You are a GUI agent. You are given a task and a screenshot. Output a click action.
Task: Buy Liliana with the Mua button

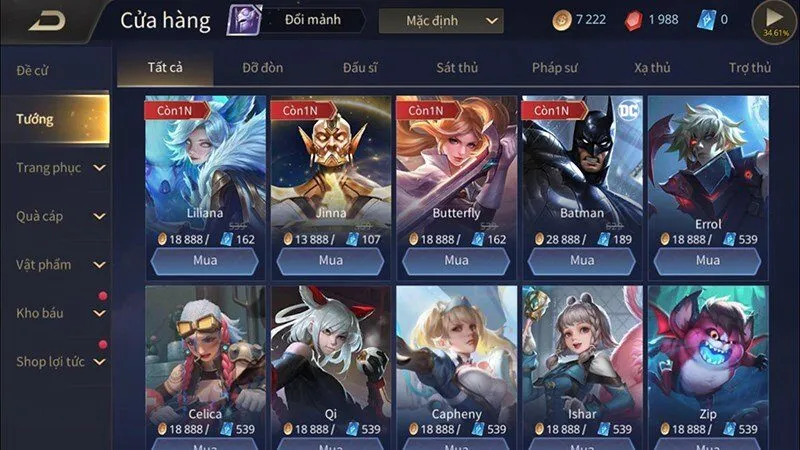(x=204, y=260)
